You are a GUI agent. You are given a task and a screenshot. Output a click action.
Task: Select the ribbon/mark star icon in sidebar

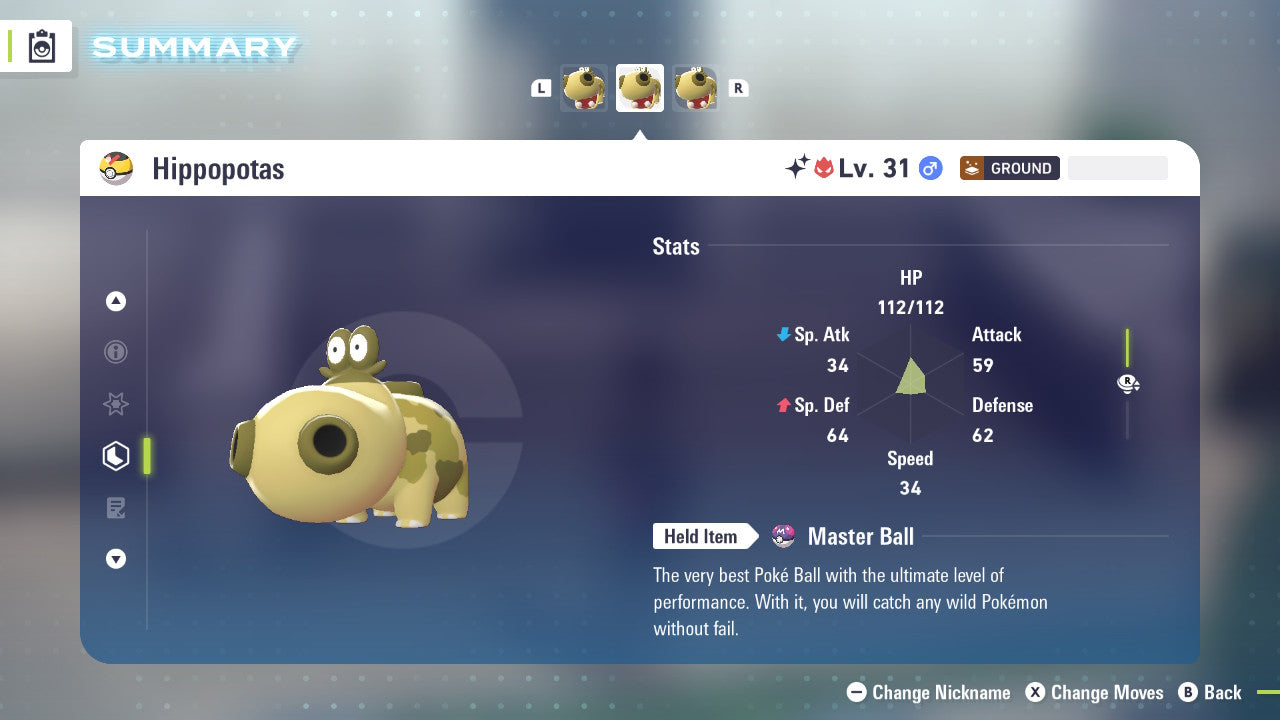(116, 404)
